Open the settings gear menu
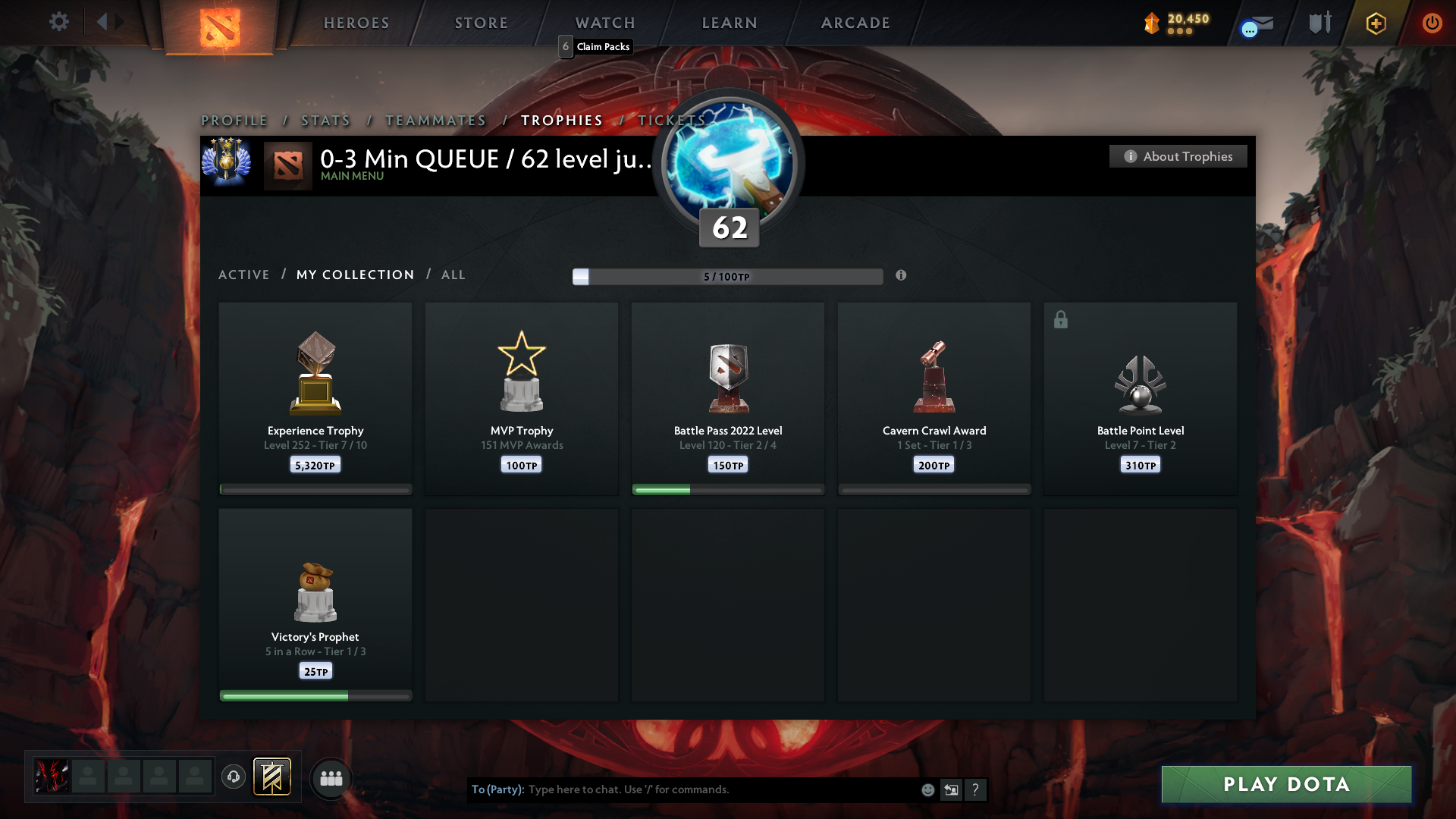 click(x=59, y=22)
